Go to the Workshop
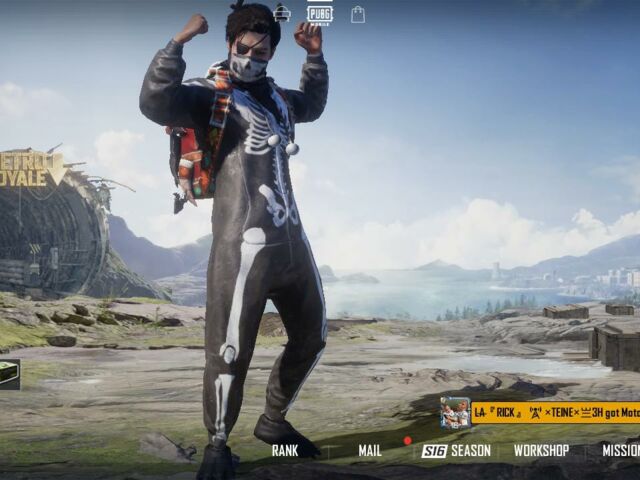The image size is (640, 480). pos(541,451)
